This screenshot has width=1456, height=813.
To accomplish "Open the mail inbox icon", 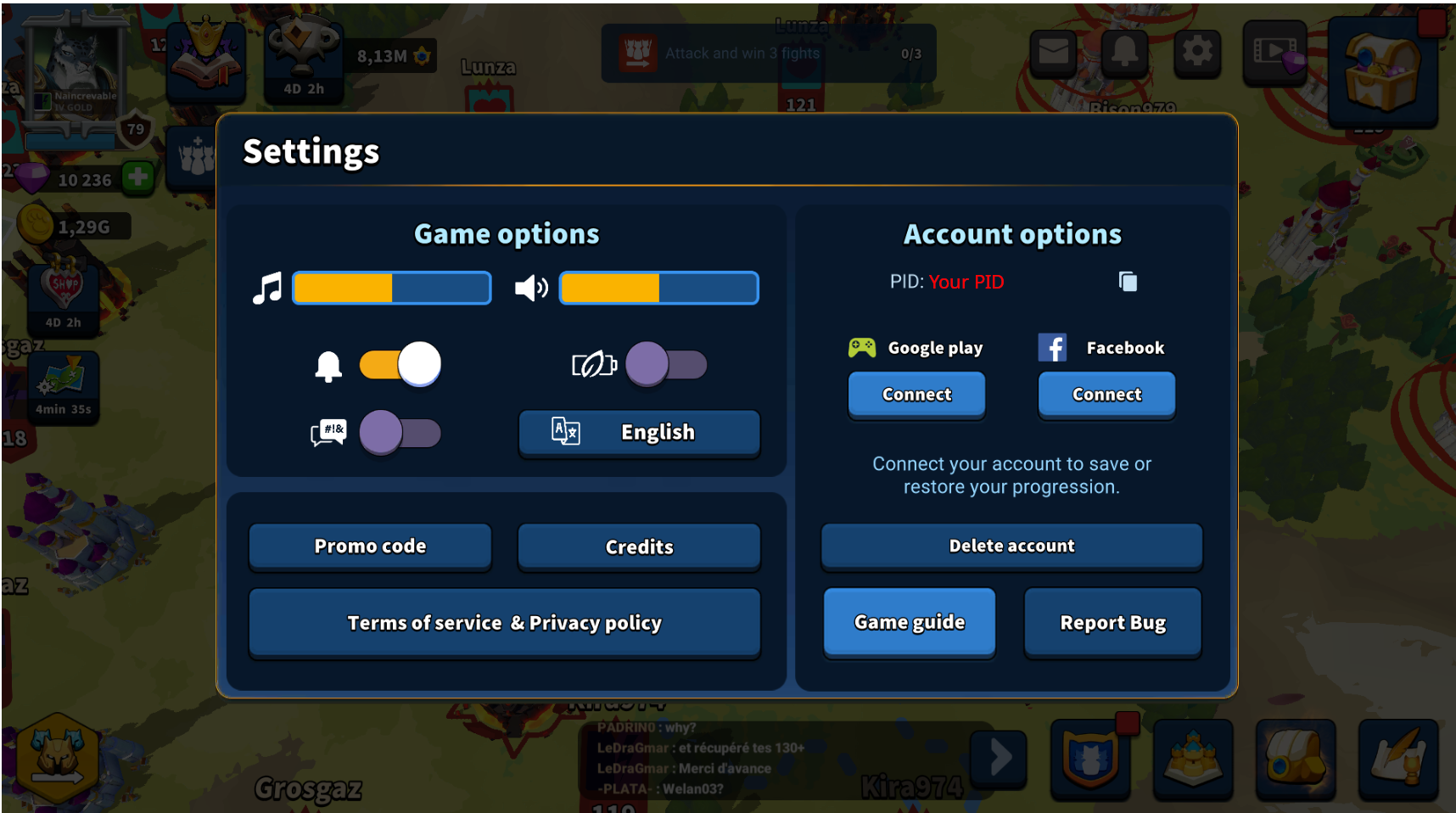I will click(x=1052, y=53).
